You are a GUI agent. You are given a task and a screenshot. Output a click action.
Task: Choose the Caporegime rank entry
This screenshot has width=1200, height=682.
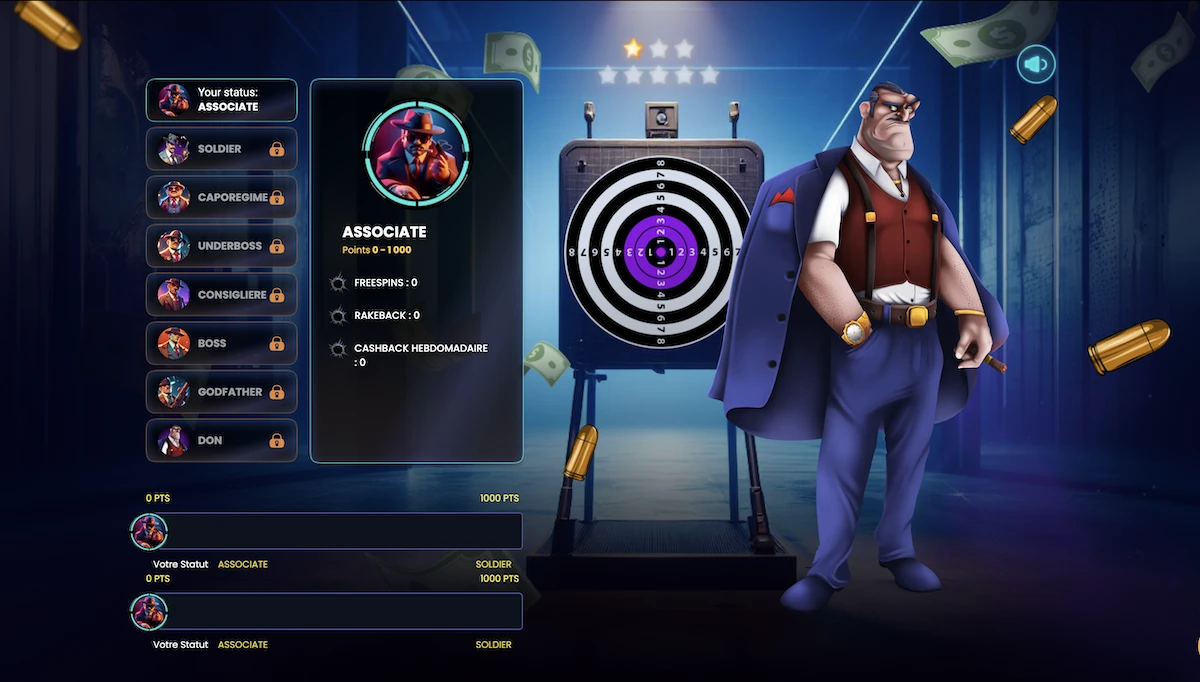(x=222, y=197)
